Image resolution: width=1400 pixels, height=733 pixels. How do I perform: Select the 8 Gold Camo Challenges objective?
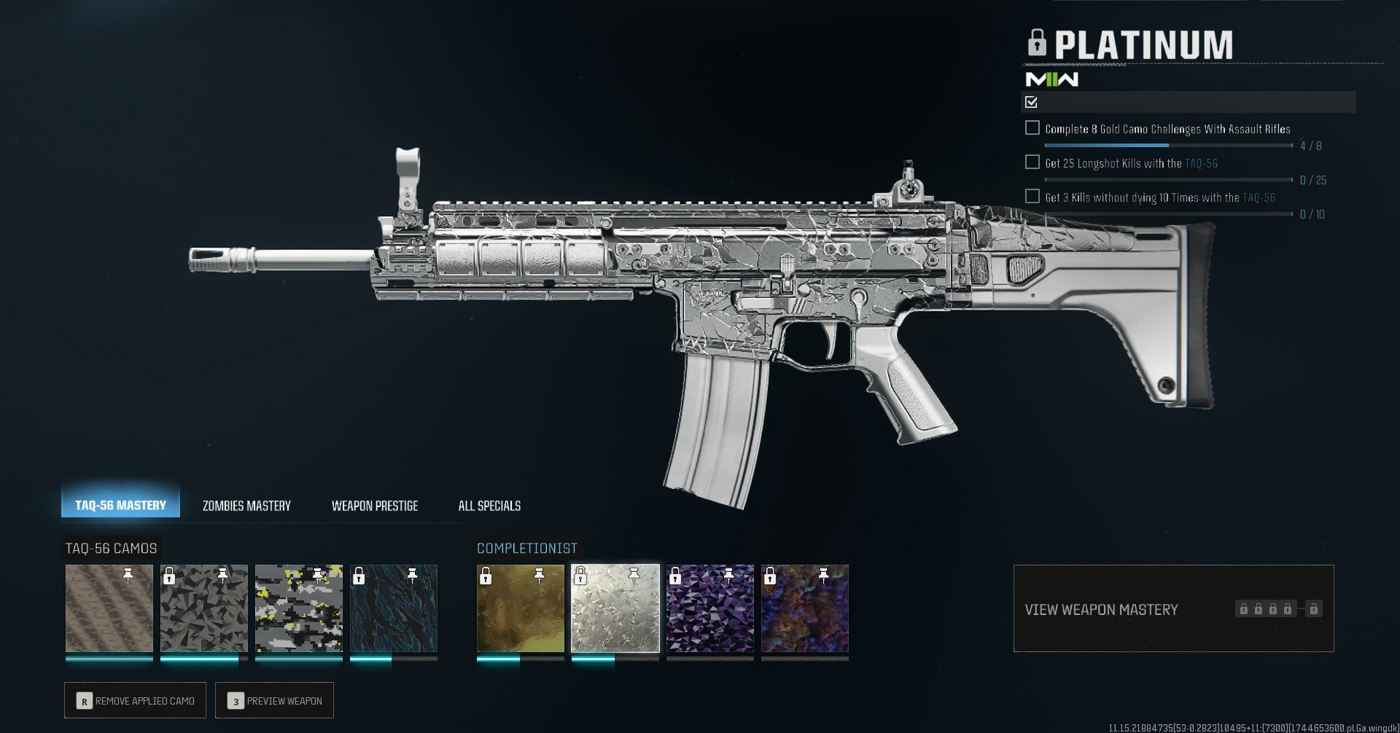click(x=1167, y=129)
